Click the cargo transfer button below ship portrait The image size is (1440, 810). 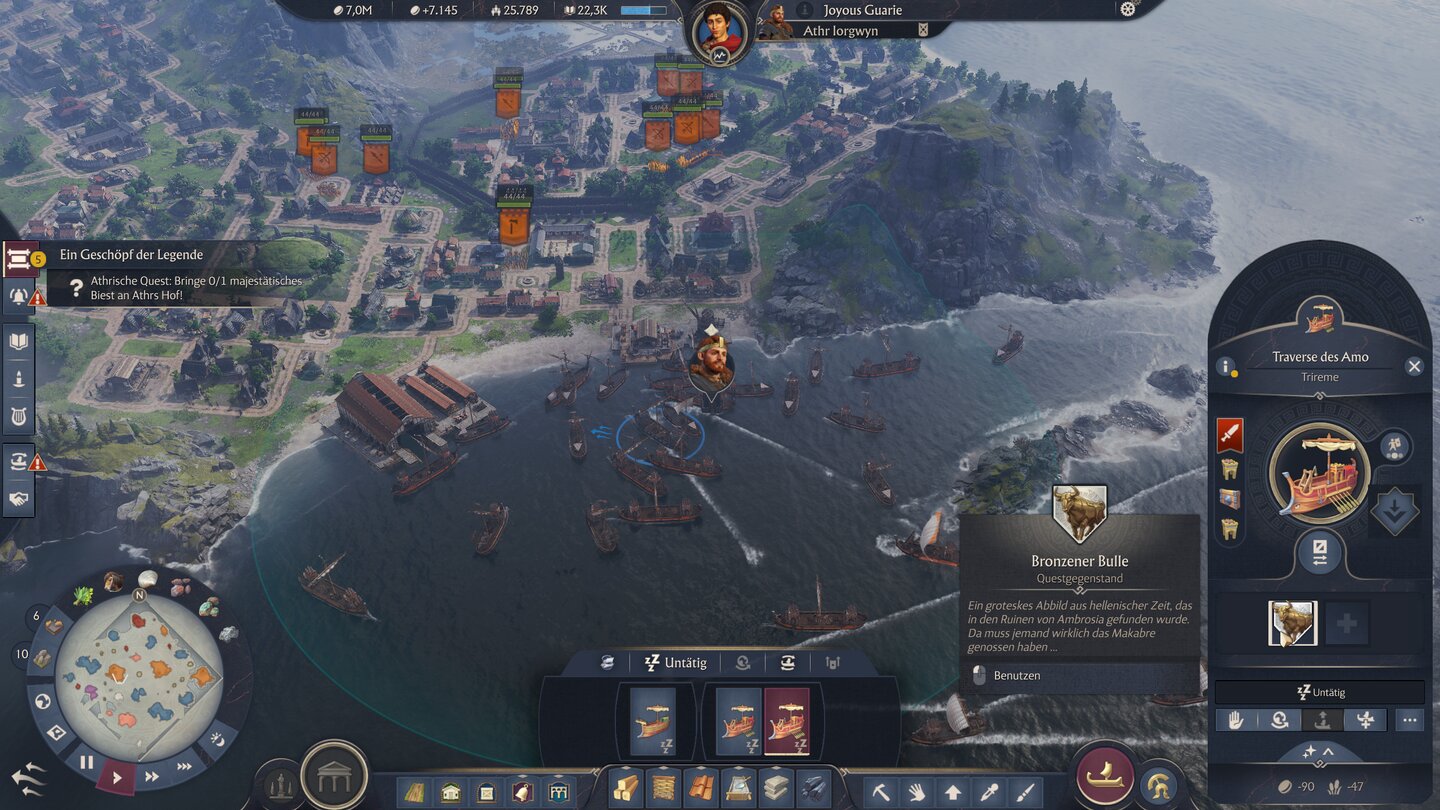click(1319, 553)
